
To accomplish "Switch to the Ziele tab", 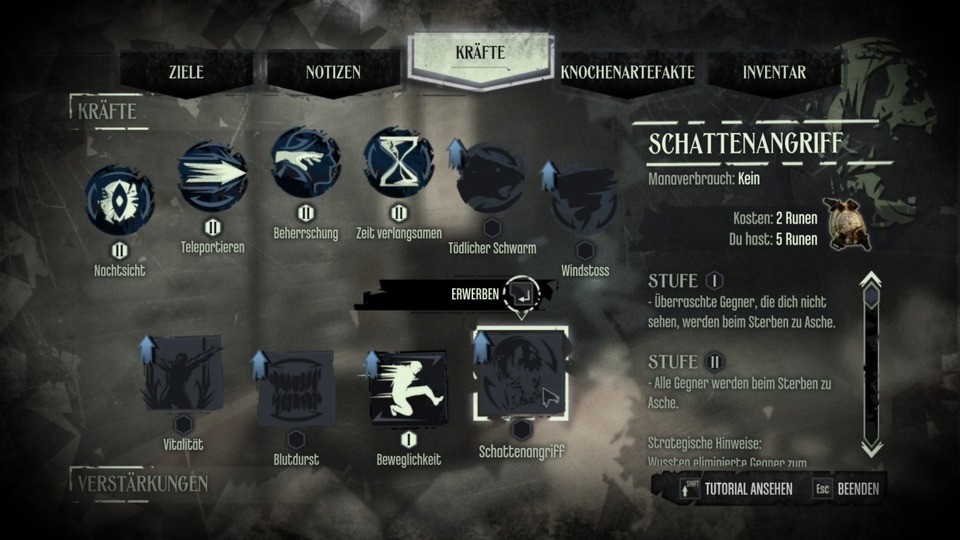I will click(186, 72).
